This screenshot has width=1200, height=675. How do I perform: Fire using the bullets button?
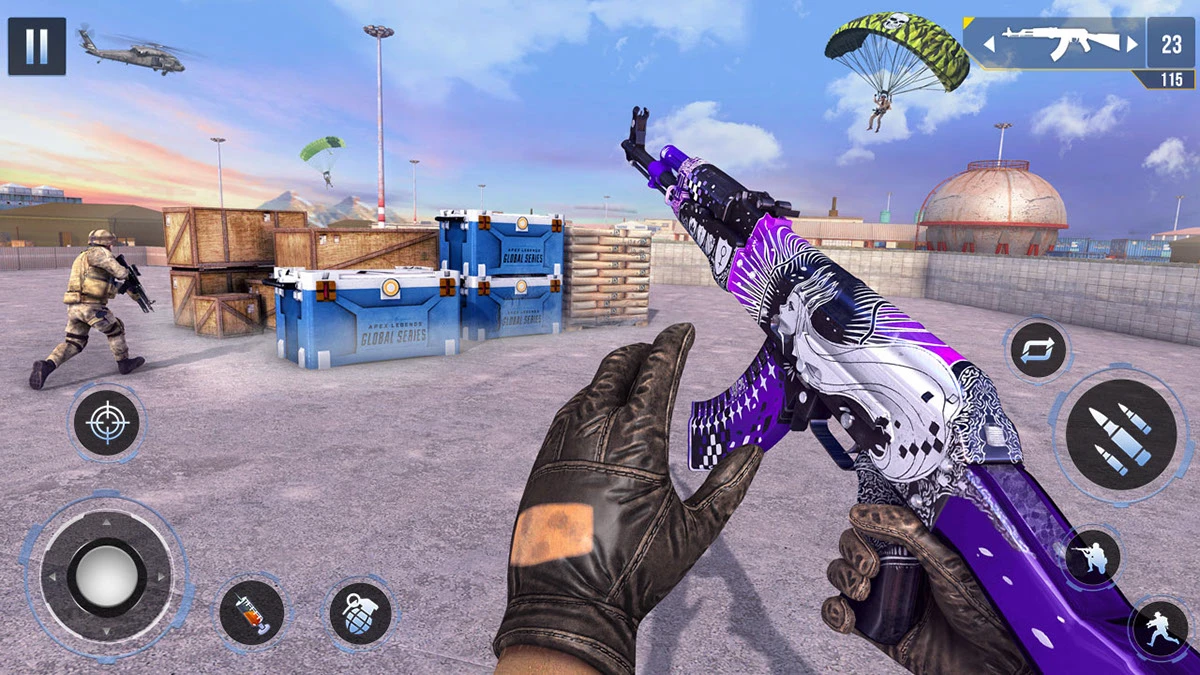click(x=1120, y=434)
